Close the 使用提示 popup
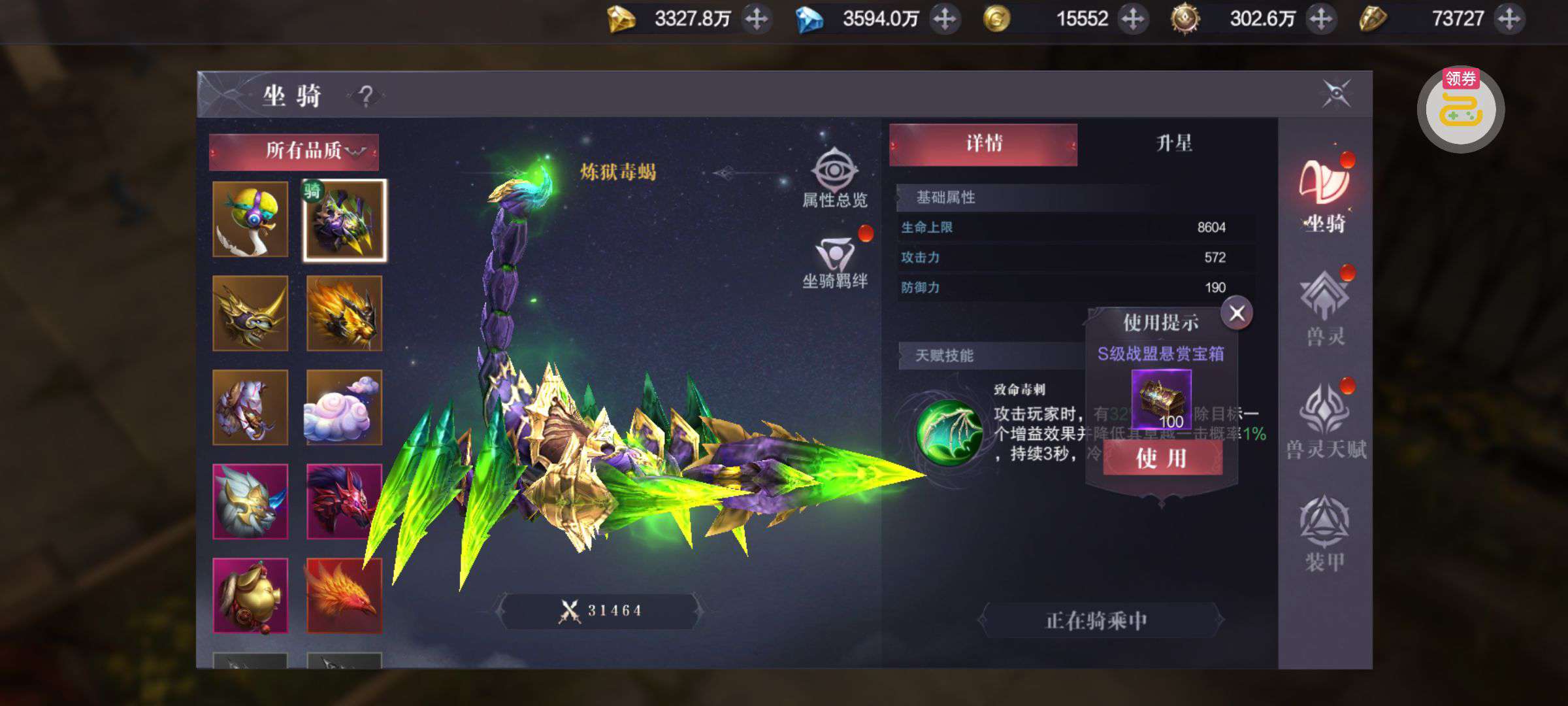Screen dimensions: 1568x706 coord(1237,313)
